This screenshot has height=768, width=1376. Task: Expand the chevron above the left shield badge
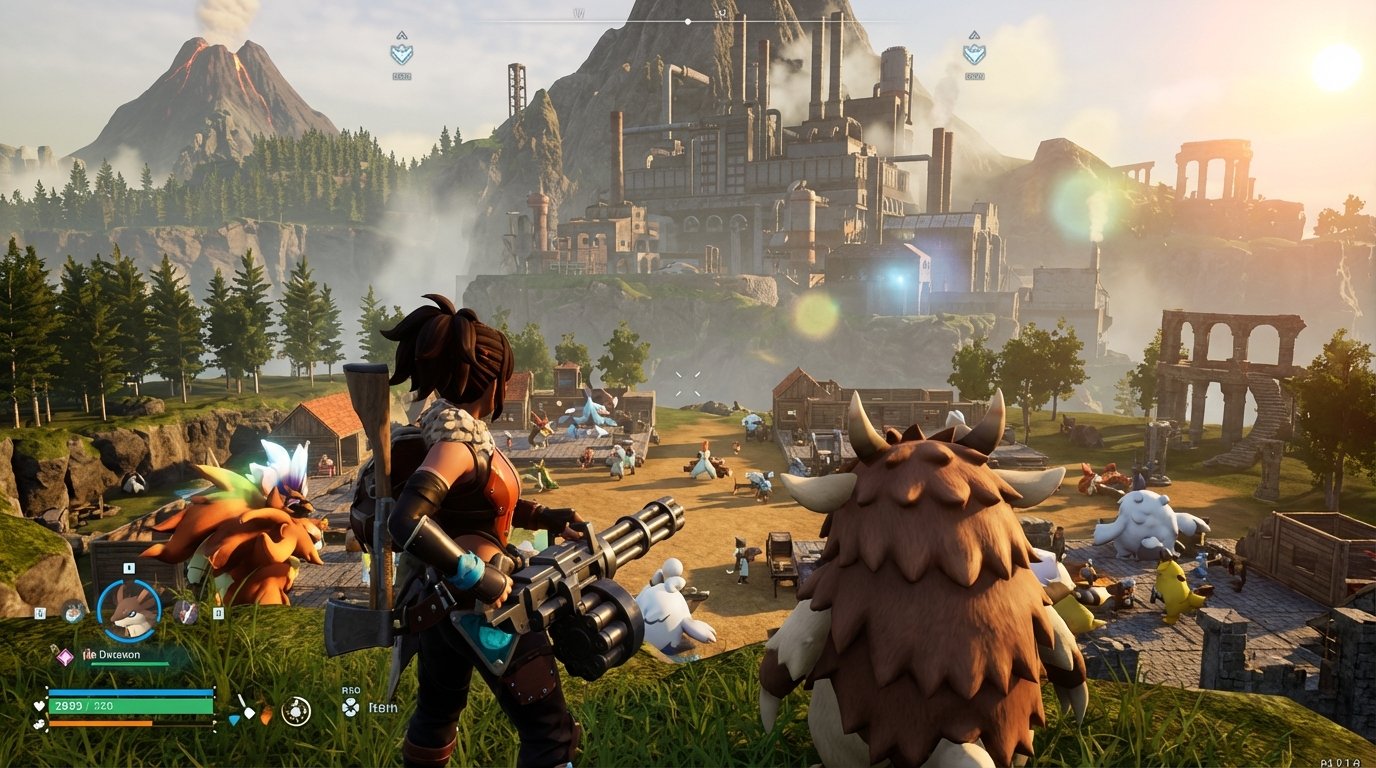400,36
